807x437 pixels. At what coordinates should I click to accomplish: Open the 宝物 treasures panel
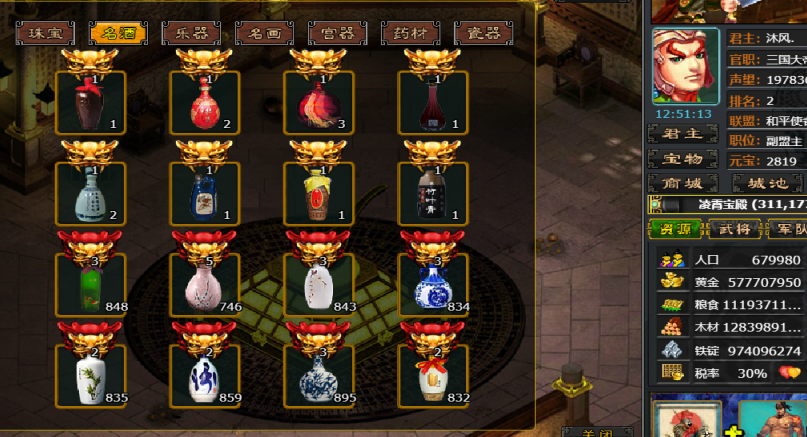click(x=682, y=158)
